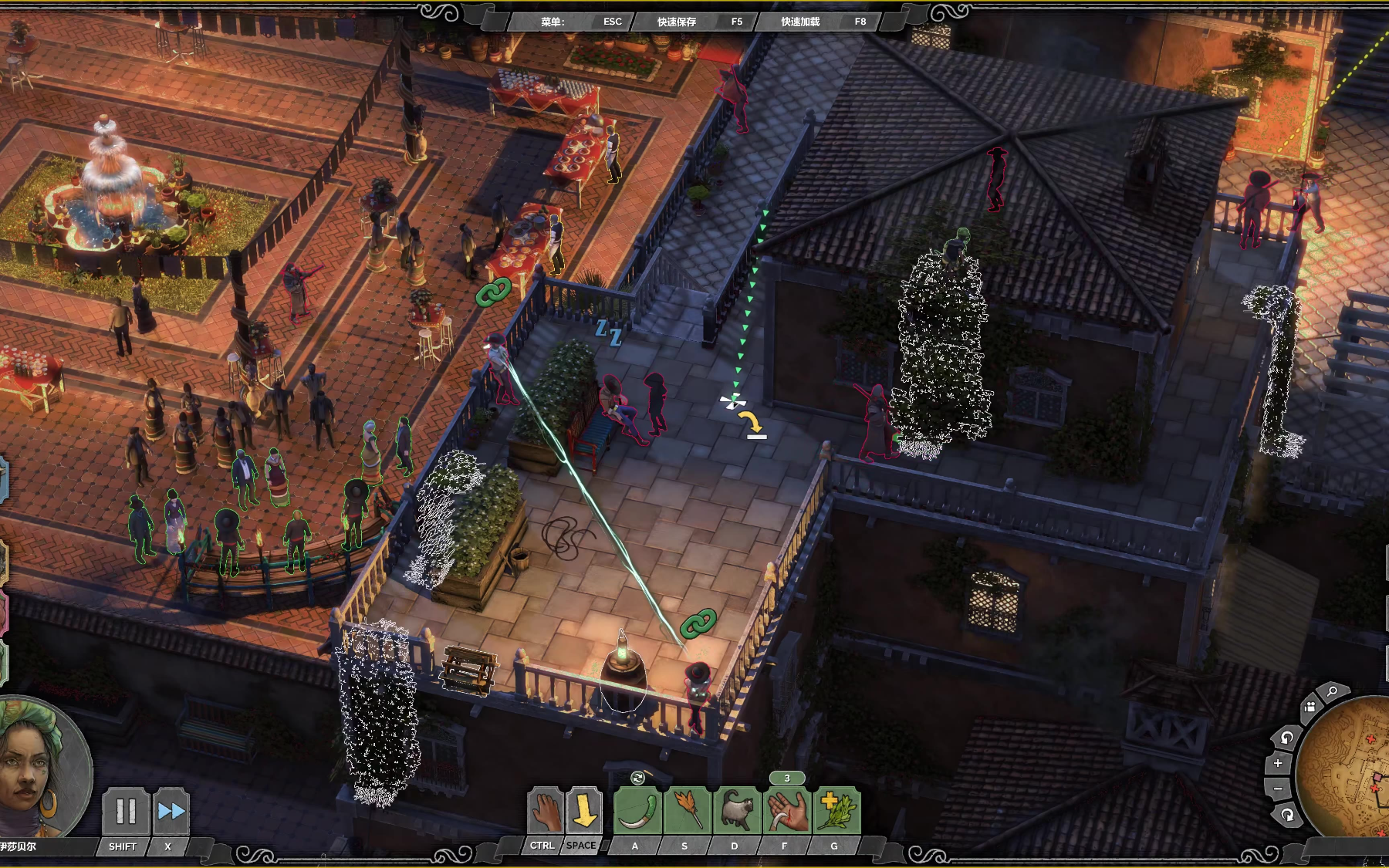Viewport: 1389px width, 868px height.
Task: Activate the pause (Showdown mode) button
Action: tap(125, 811)
